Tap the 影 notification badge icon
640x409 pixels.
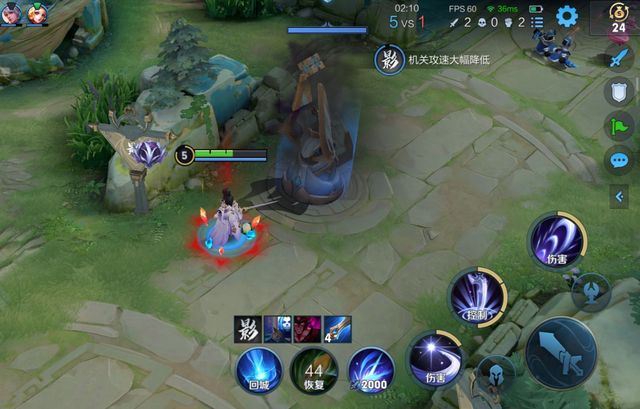click(x=388, y=60)
